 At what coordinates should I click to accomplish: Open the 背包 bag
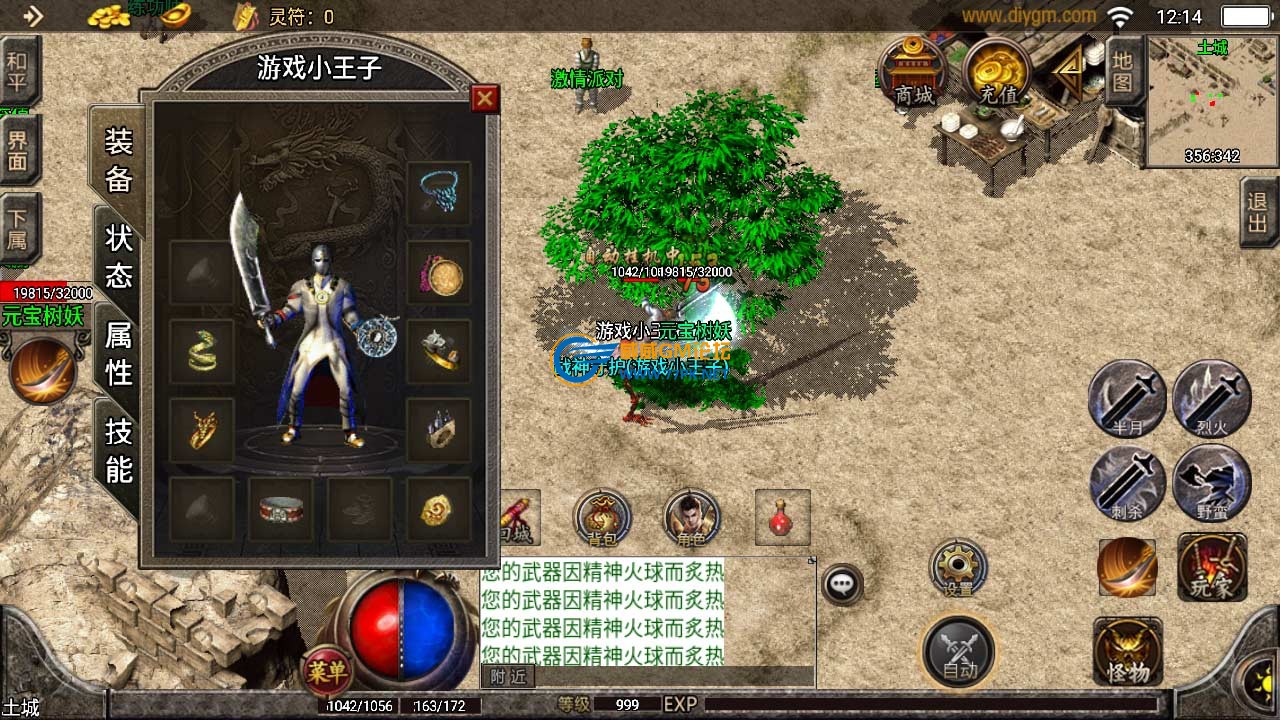coord(602,518)
